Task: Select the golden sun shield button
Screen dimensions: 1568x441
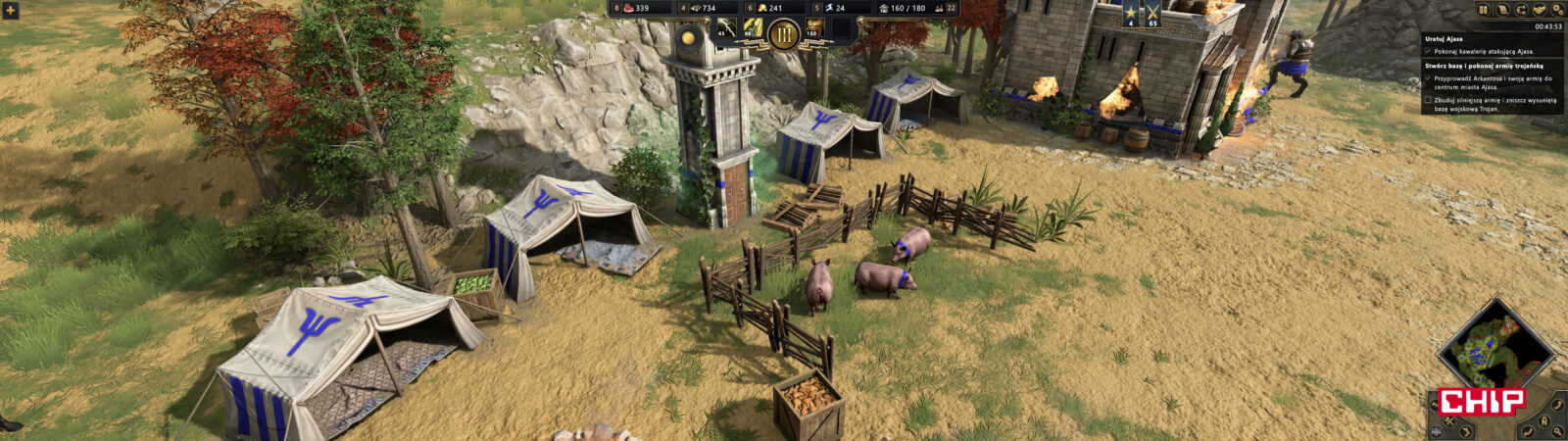Action: (x=689, y=36)
